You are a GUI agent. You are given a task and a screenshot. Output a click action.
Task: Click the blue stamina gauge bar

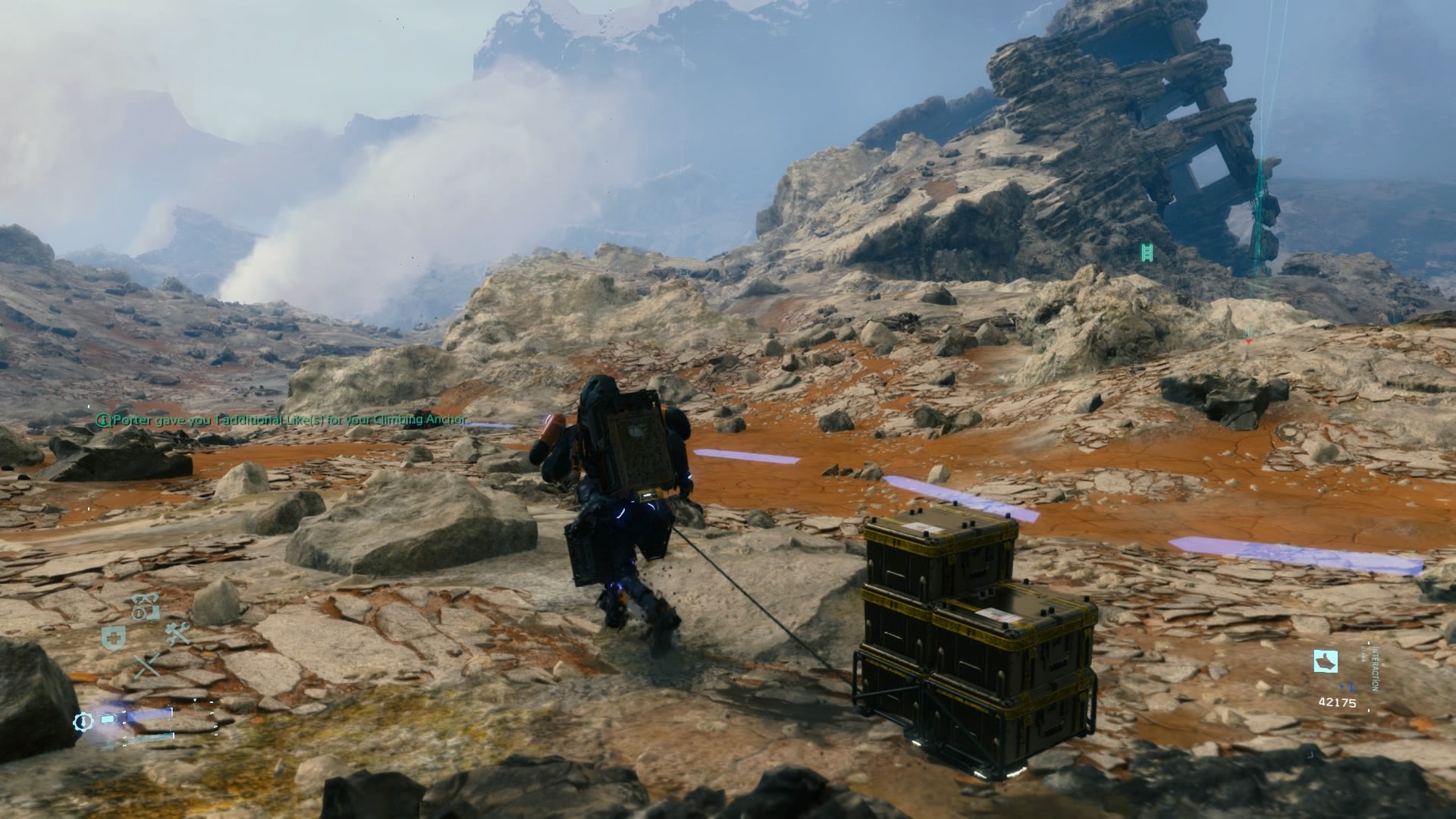point(149,717)
